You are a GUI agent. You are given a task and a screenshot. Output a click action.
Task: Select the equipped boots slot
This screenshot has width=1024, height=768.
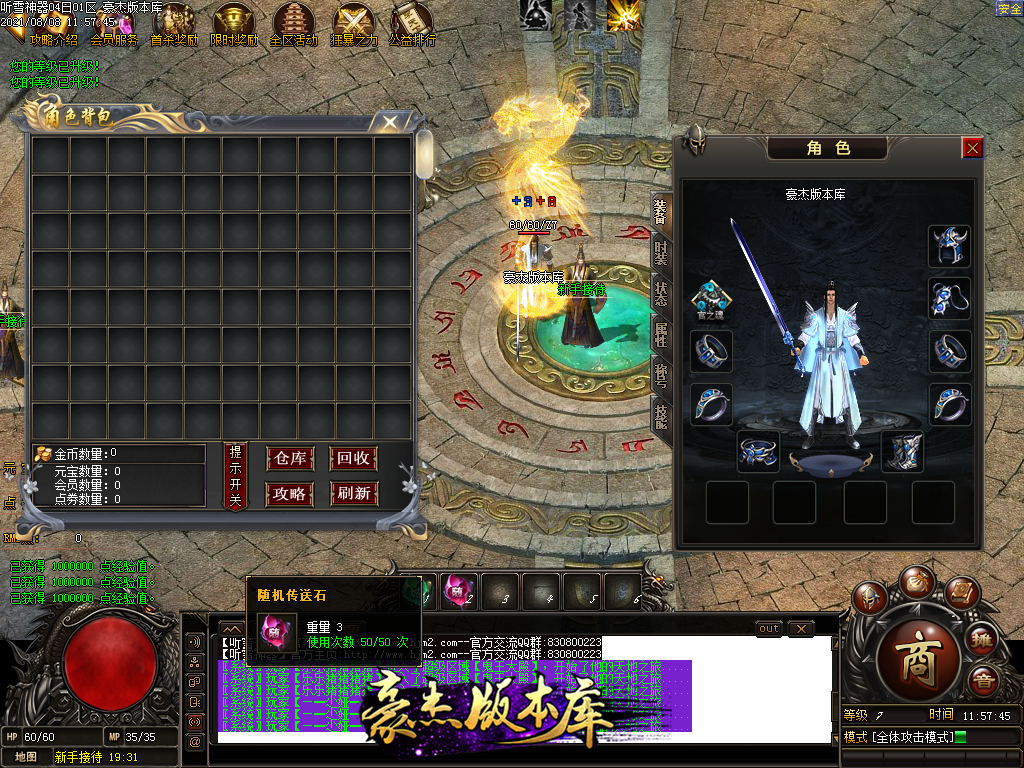tap(901, 451)
